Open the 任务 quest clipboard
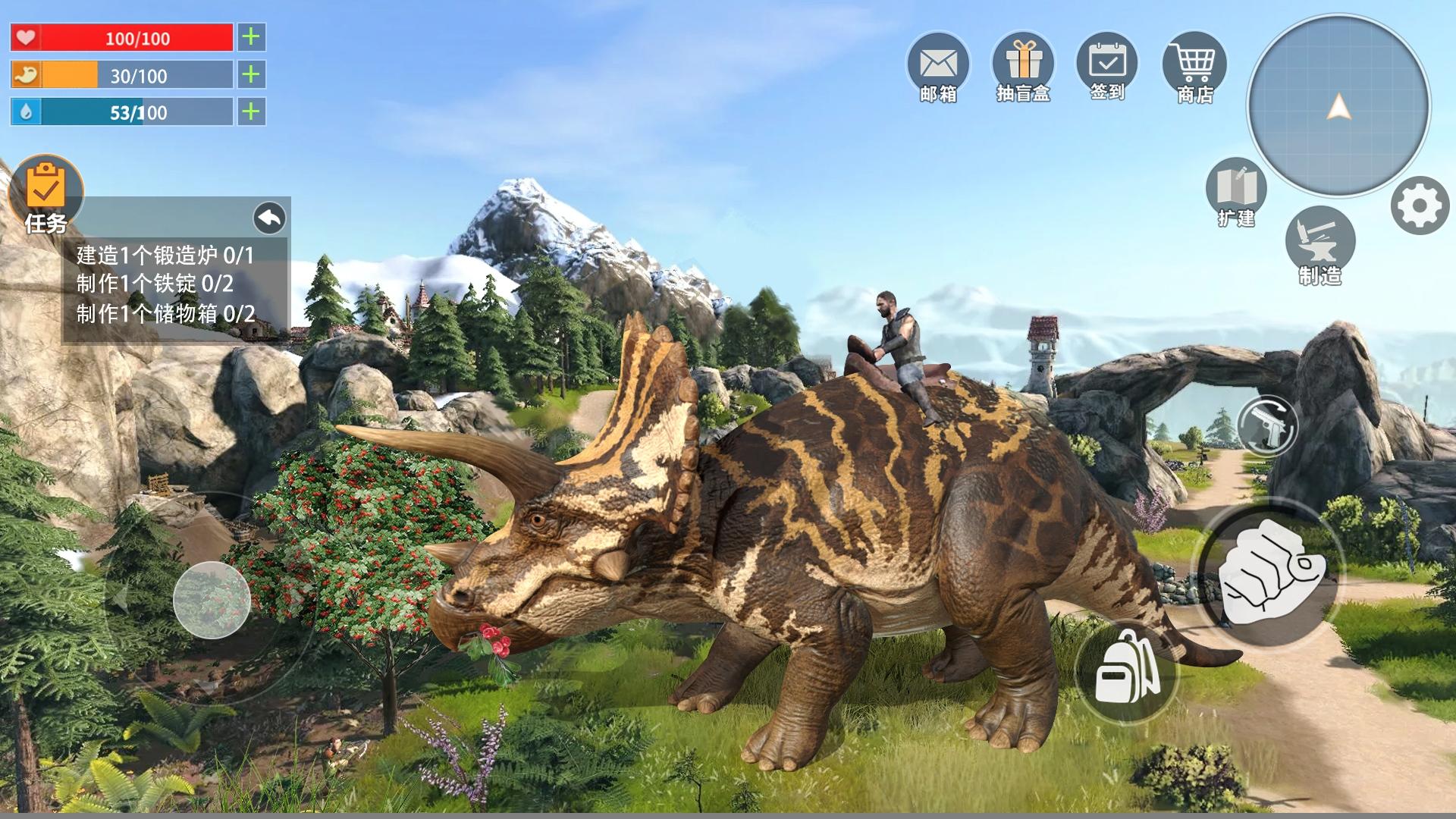1456x819 pixels. pos(45,193)
